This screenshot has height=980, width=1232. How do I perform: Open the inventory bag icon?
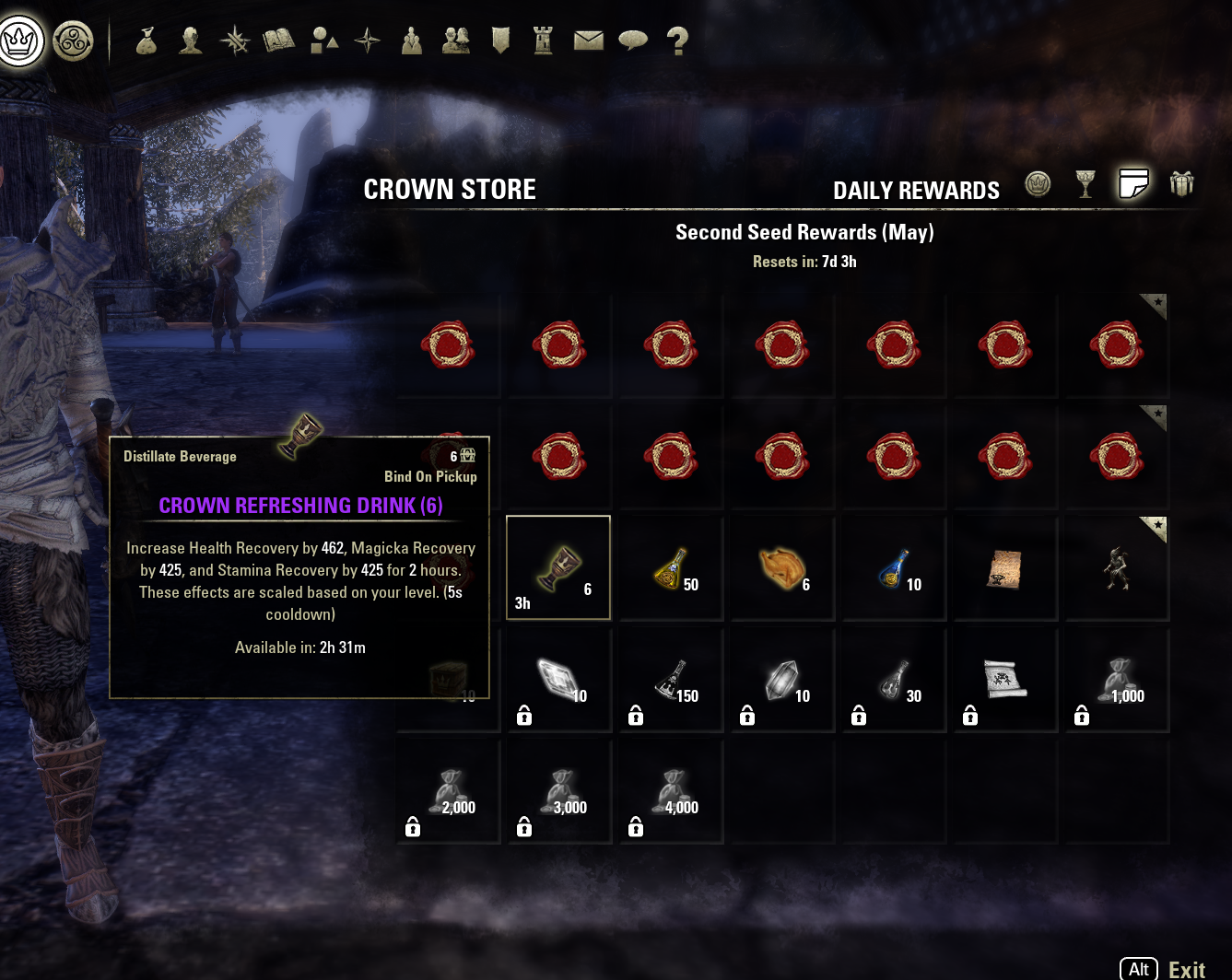pyautogui.click(x=146, y=41)
